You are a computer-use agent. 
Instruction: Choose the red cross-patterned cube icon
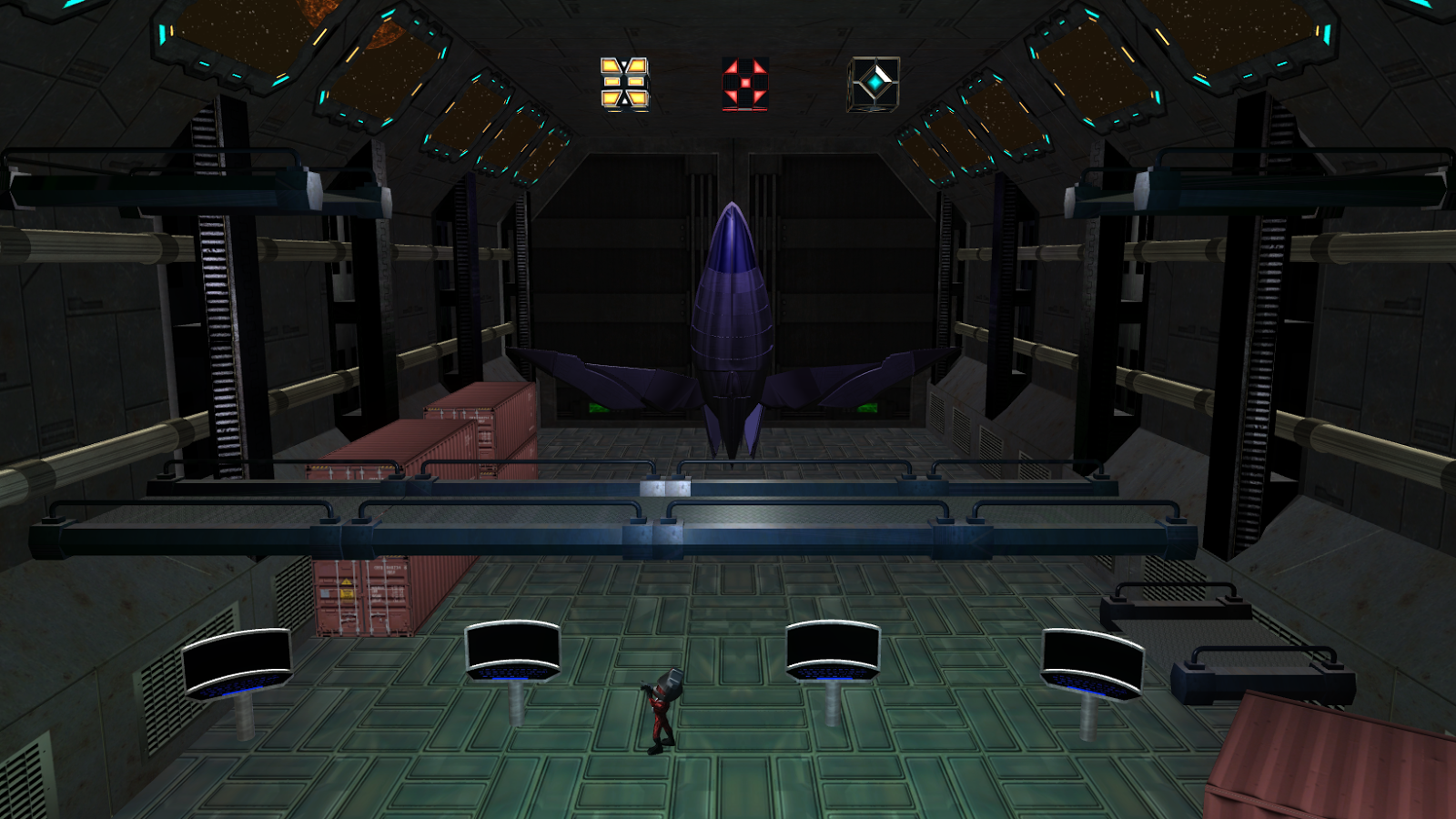(745, 84)
